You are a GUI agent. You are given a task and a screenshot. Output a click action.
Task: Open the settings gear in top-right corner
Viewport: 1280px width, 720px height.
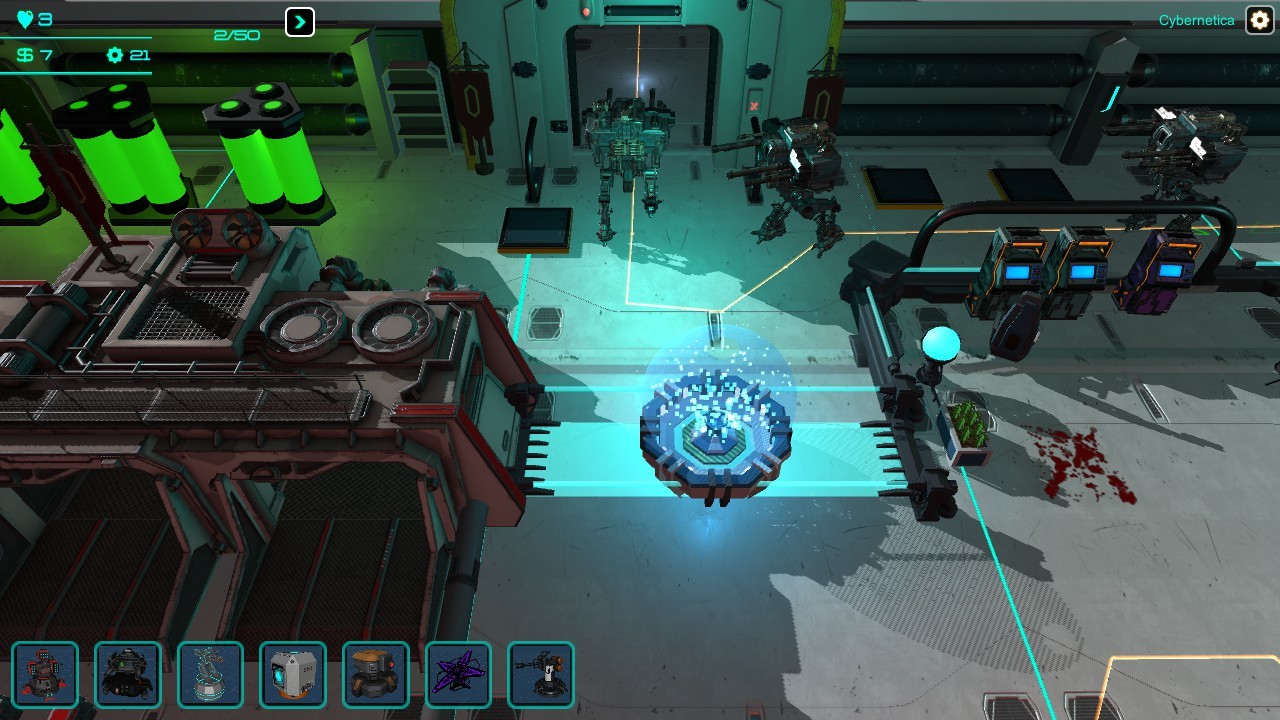(x=1258, y=19)
